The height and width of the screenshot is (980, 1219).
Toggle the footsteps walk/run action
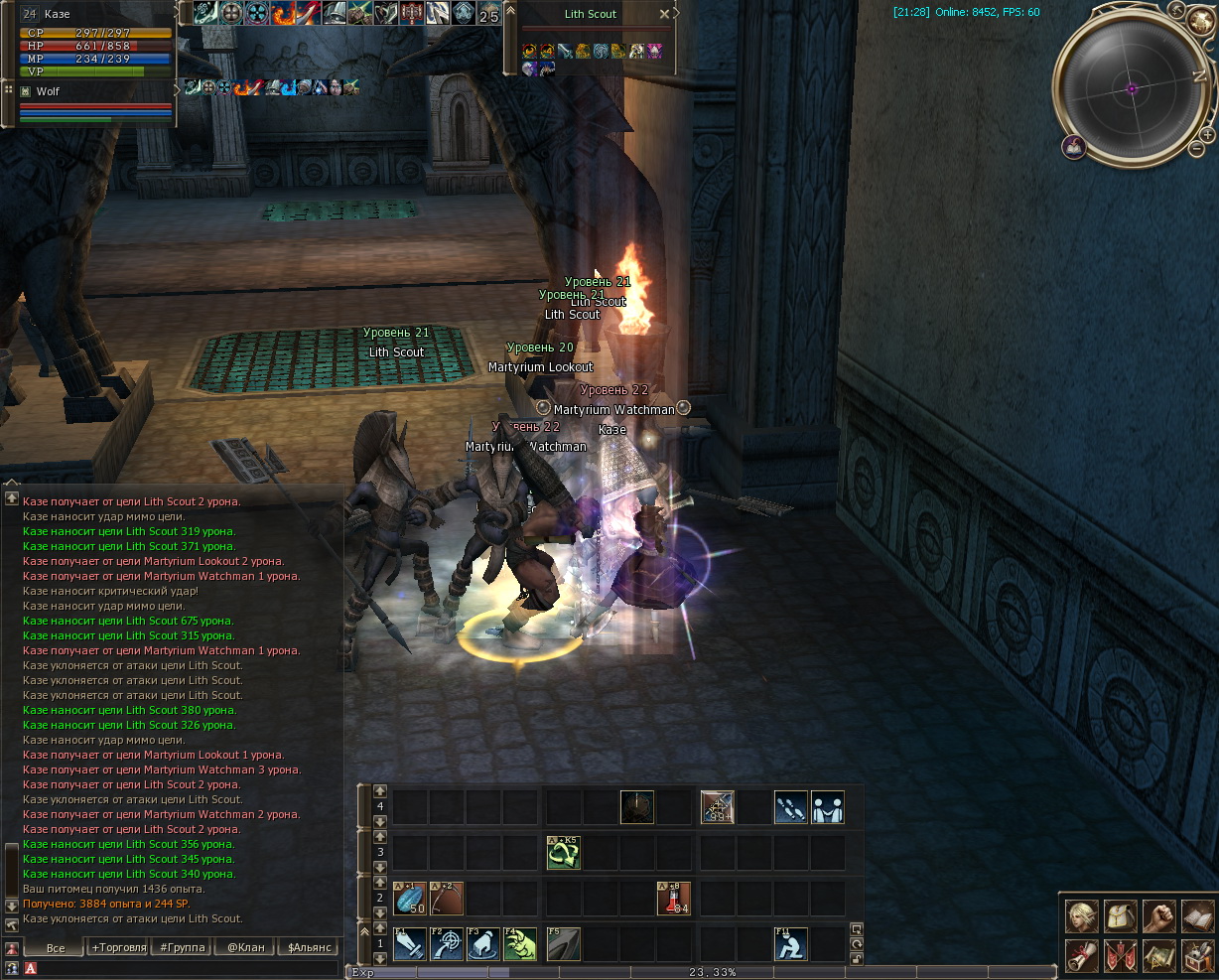coord(791,807)
